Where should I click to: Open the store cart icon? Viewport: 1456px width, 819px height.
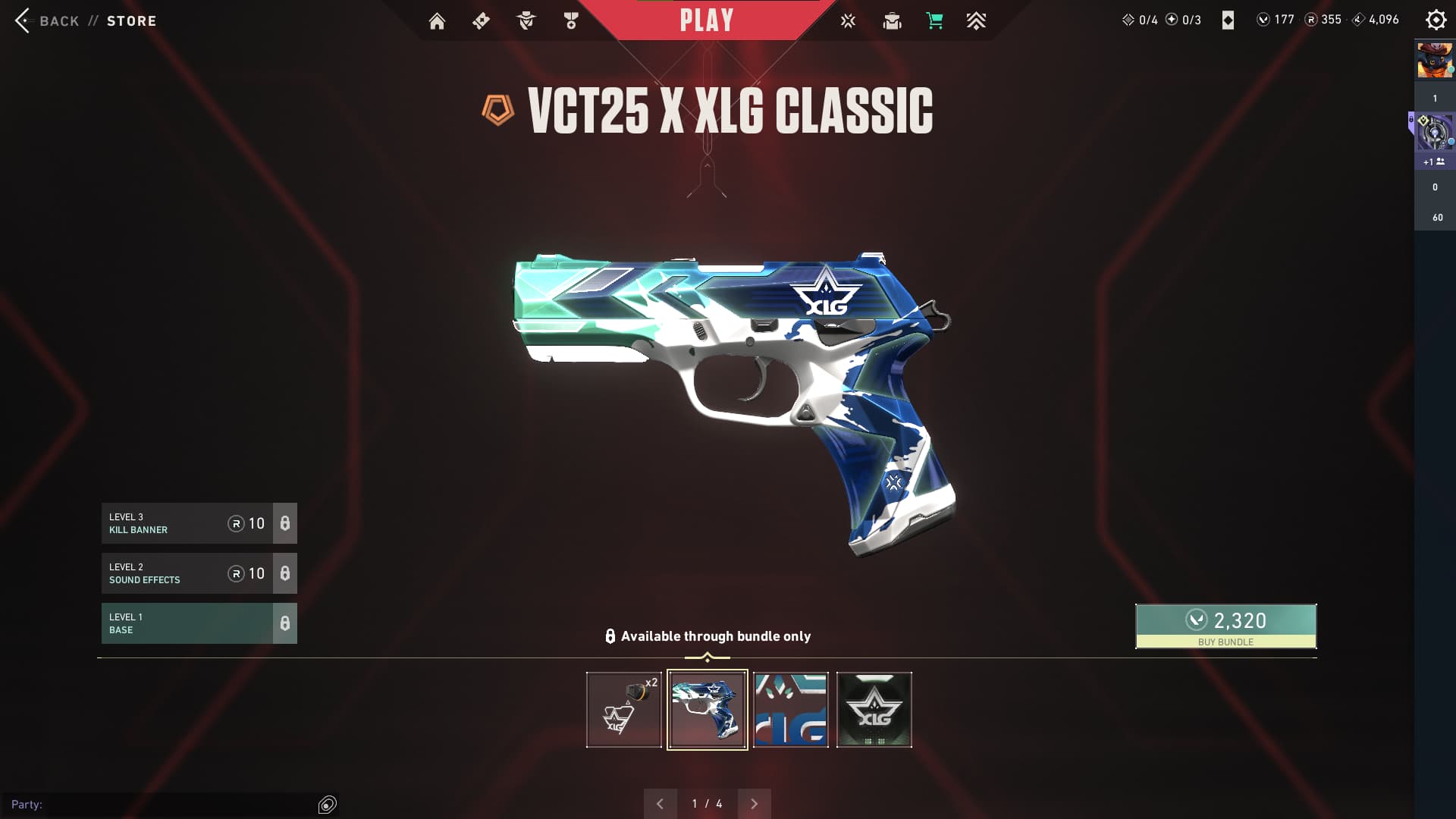click(x=934, y=21)
